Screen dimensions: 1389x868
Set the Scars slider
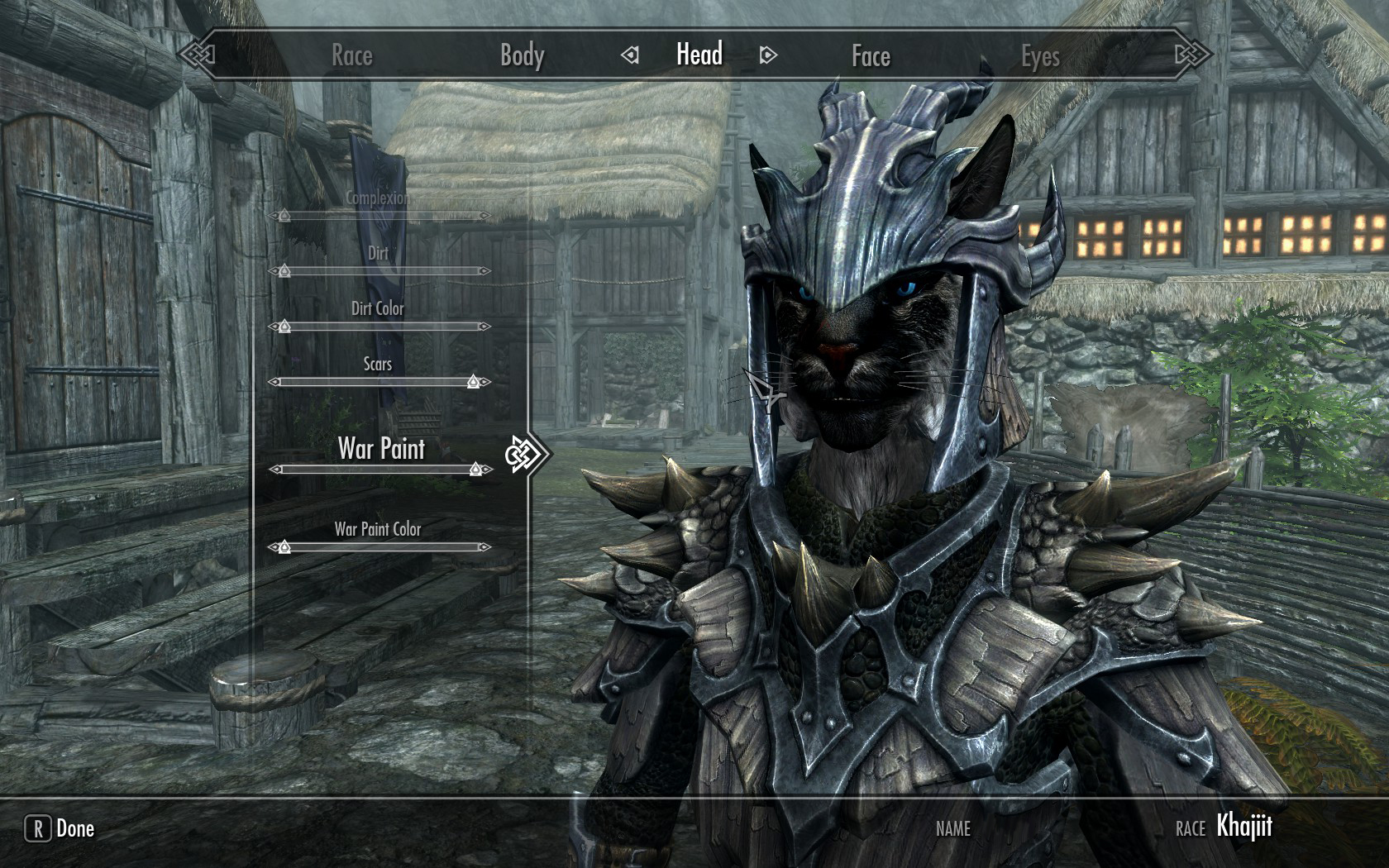pos(379,382)
